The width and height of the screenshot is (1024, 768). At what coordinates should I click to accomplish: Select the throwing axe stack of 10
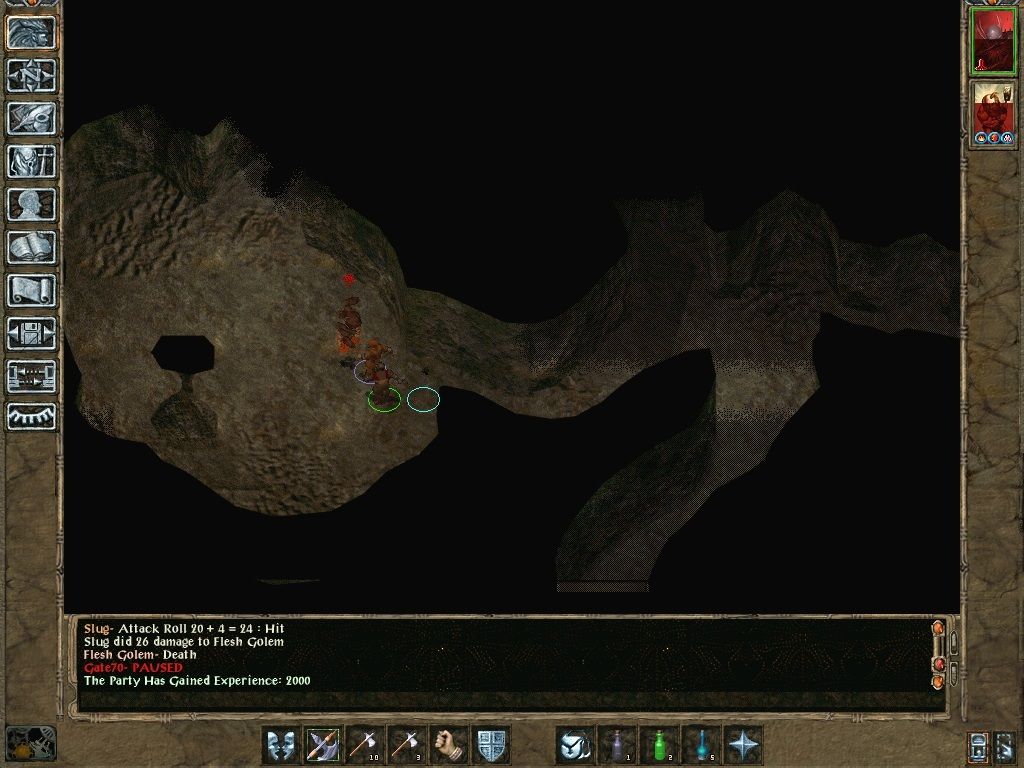pos(365,745)
